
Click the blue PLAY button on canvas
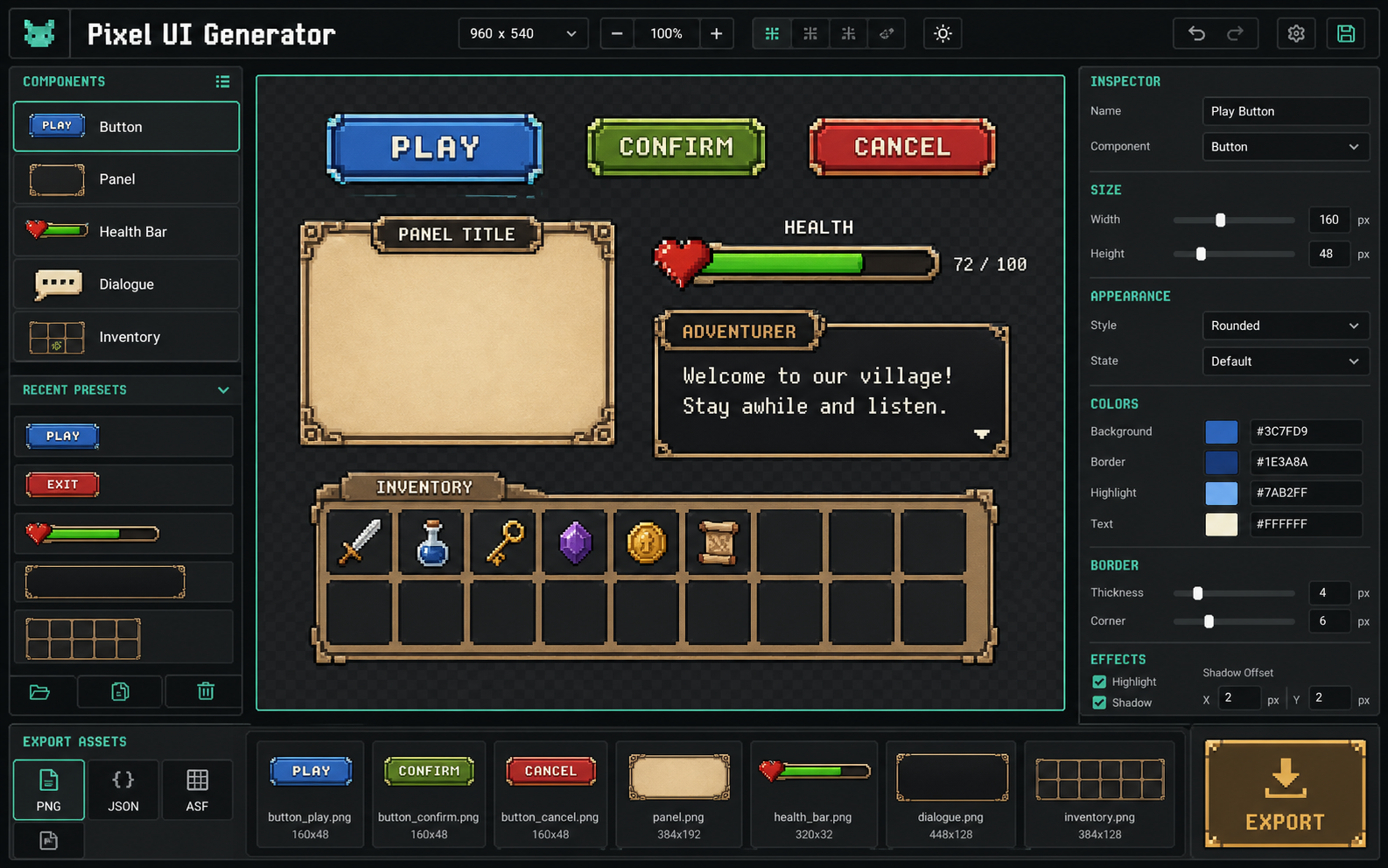click(435, 148)
